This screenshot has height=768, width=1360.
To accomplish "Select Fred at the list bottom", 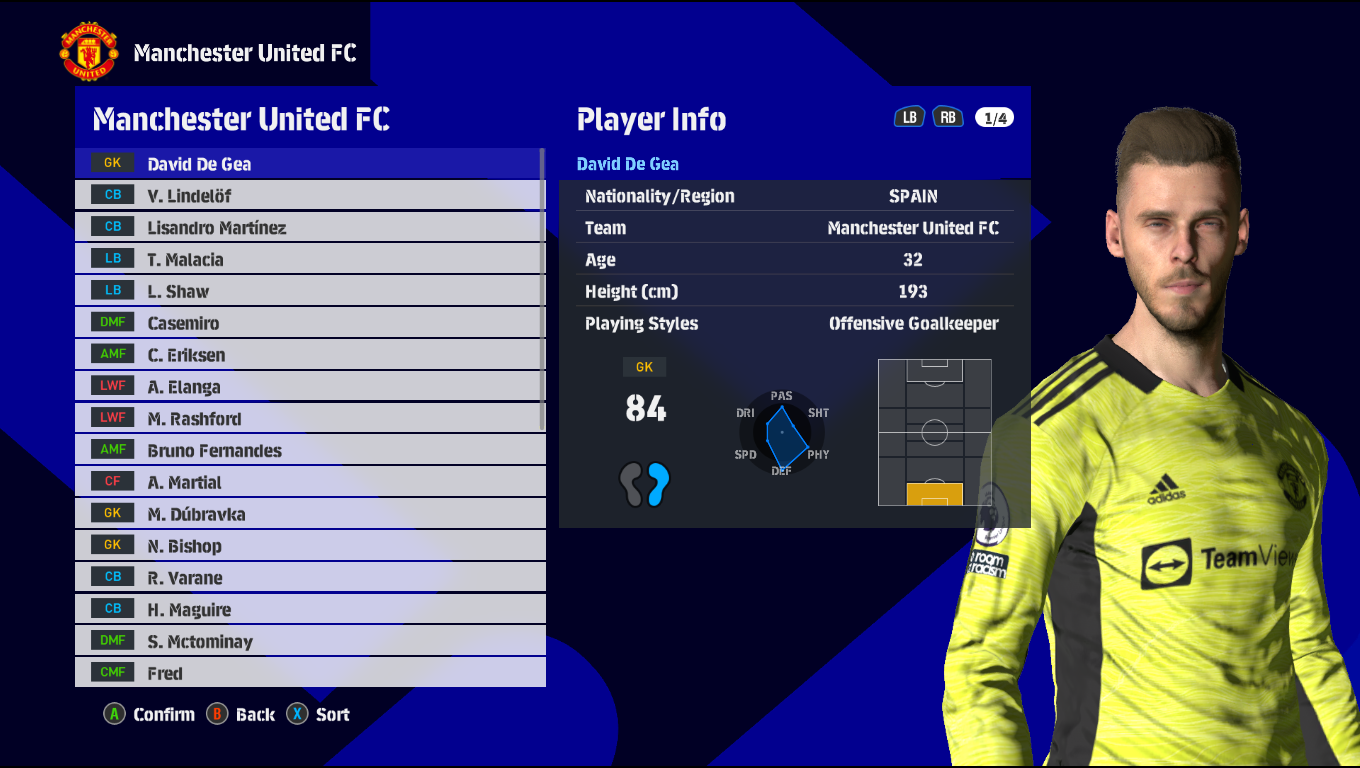I will pos(310,673).
